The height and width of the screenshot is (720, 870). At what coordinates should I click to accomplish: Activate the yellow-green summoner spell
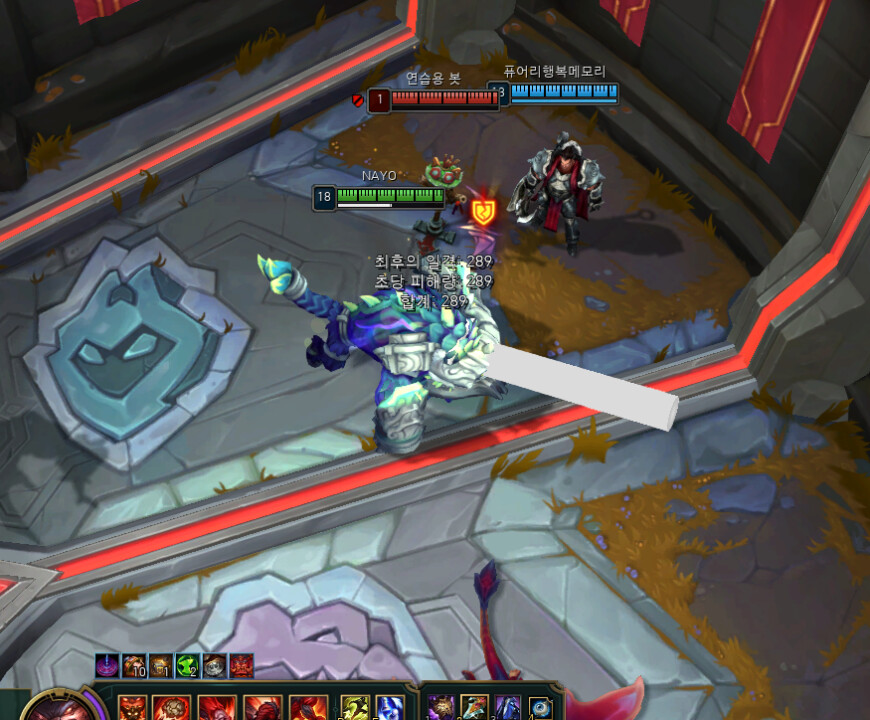pyautogui.click(x=355, y=708)
